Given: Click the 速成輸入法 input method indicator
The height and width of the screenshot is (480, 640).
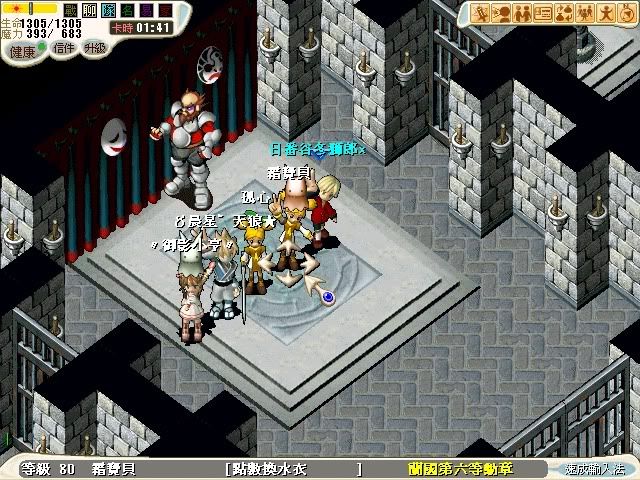Looking at the screenshot, I should coord(595,468).
